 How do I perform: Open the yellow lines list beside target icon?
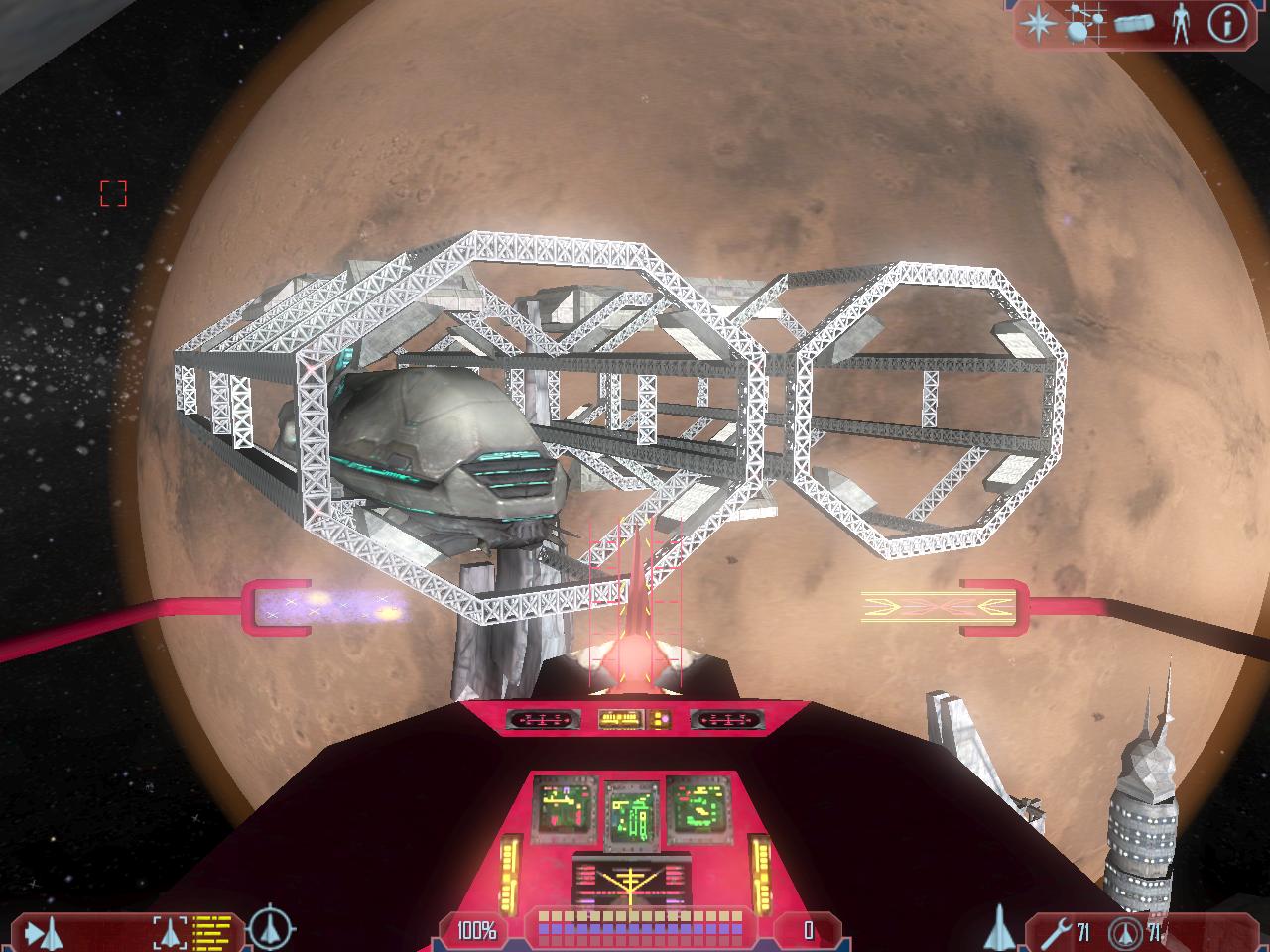[x=210, y=932]
